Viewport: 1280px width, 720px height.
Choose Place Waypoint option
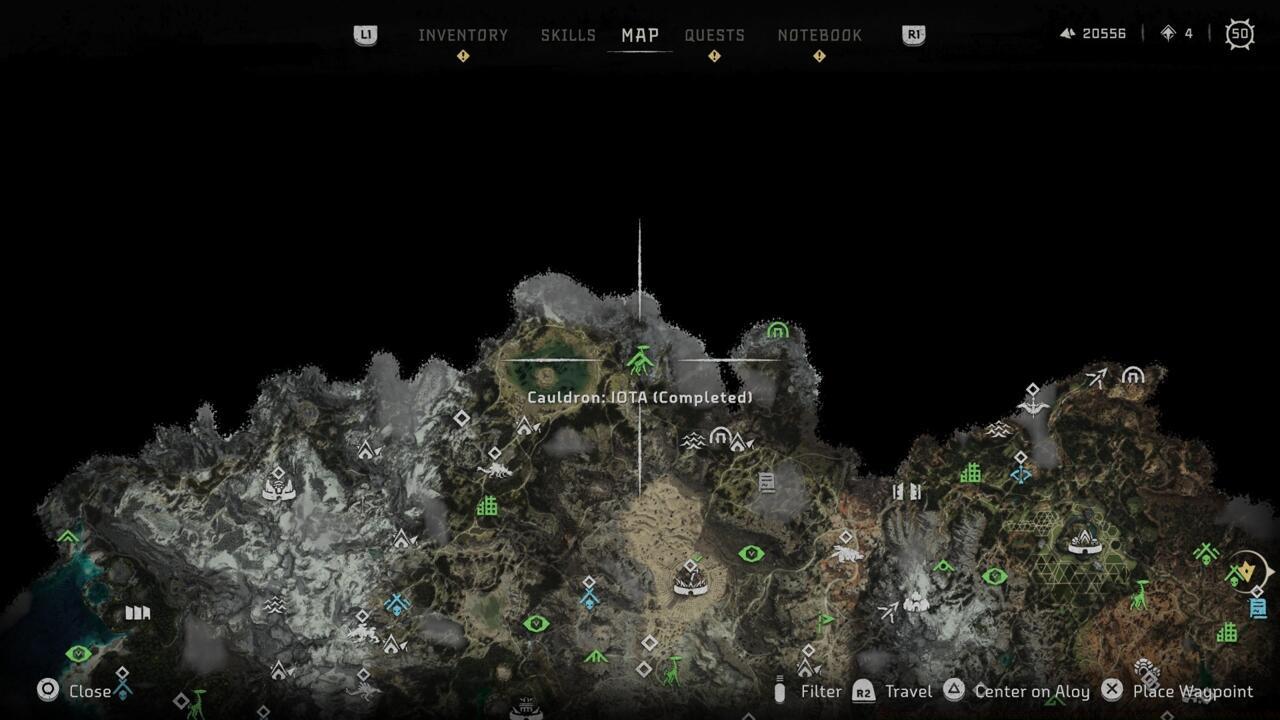1192,691
